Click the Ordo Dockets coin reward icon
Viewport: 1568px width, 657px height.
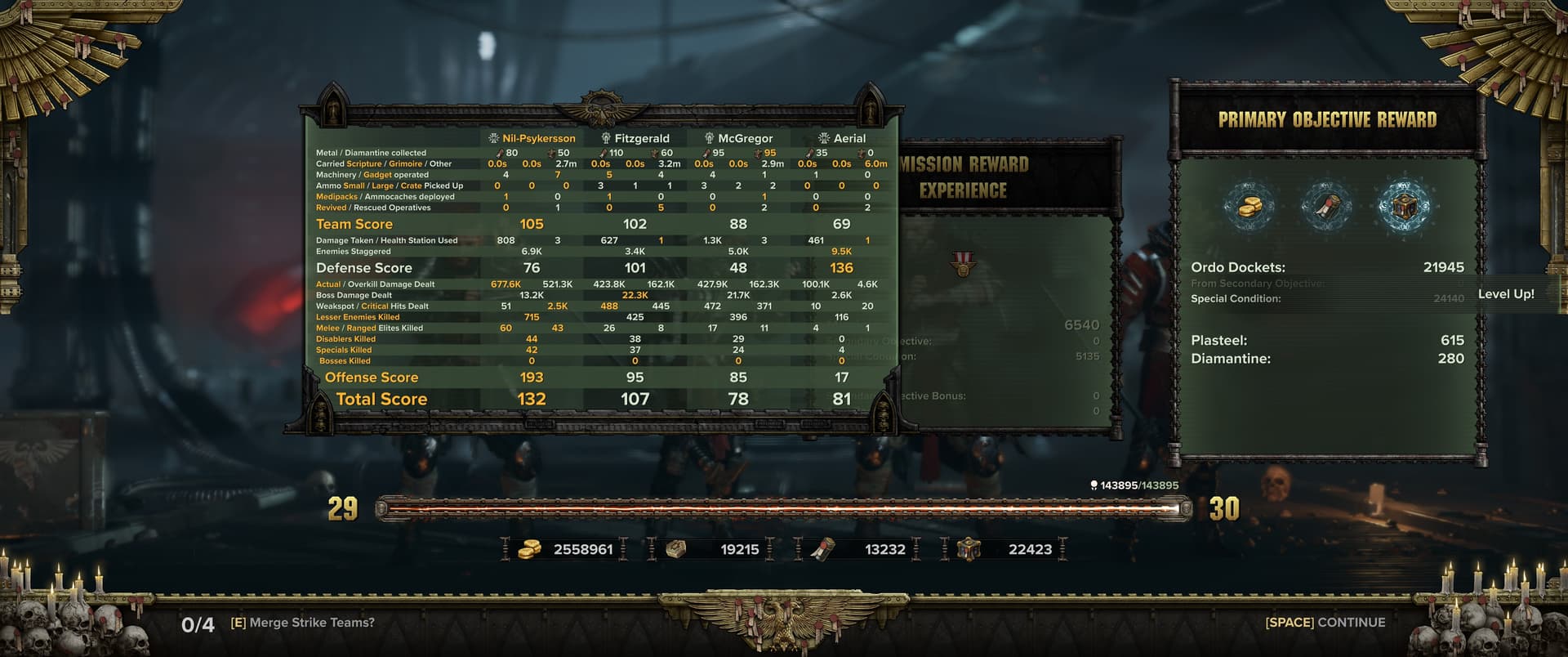pyautogui.click(x=1249, y=206)
